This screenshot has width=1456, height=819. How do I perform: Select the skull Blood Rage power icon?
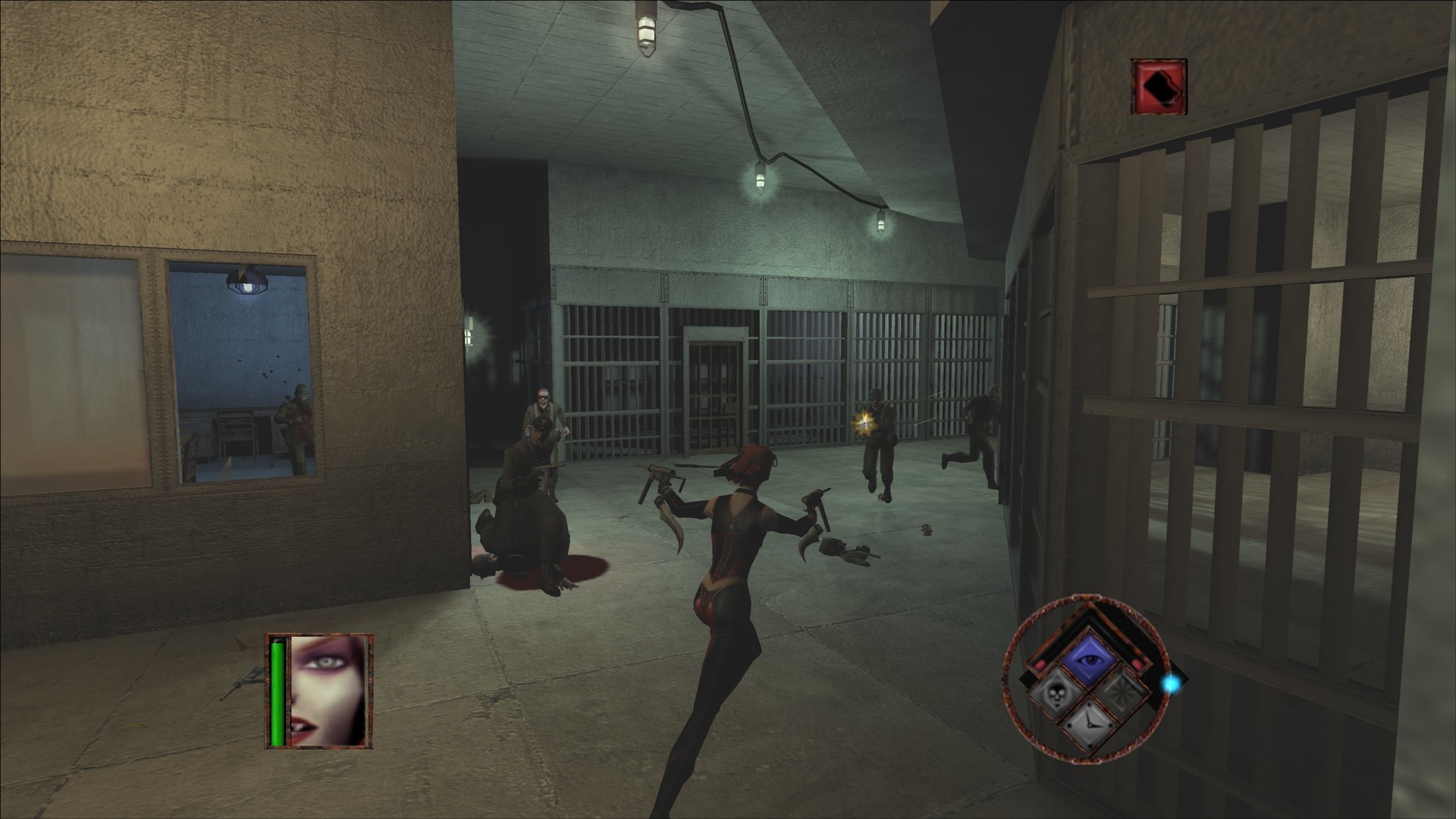pos(1058,695)
